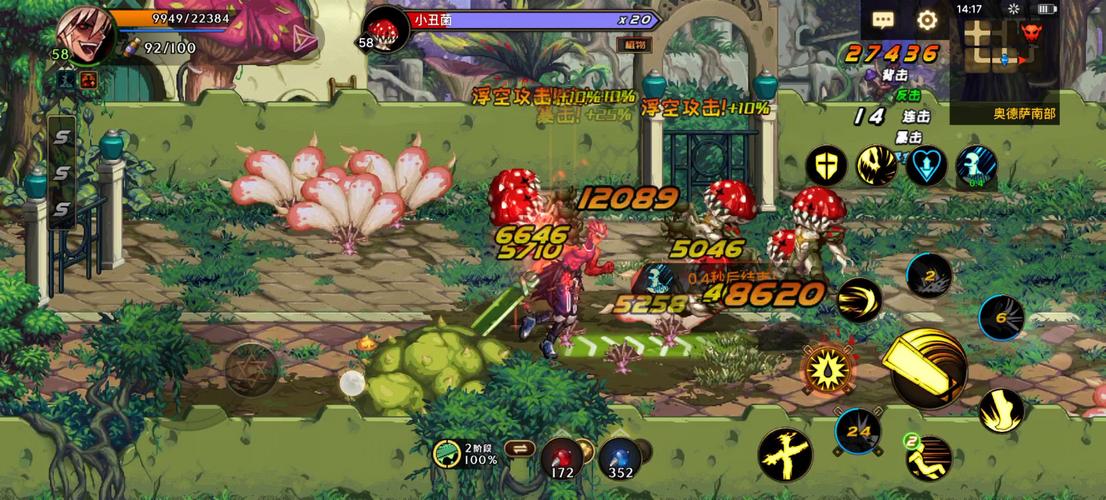Screen dimensions: 1106x500
Task: Toggle the swap arrows button
Action: [518, 449]
